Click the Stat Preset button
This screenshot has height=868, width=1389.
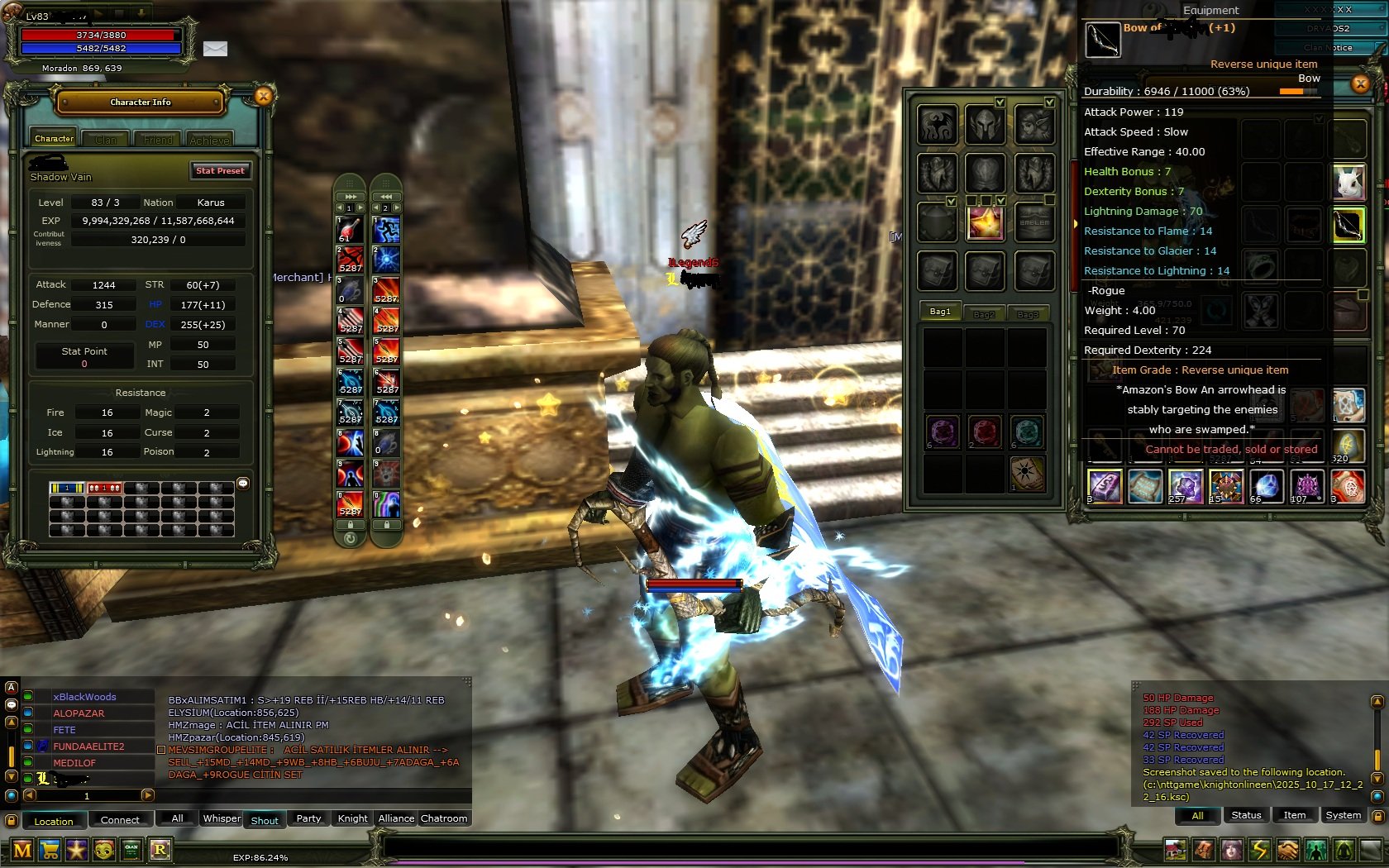click(220, 170)
